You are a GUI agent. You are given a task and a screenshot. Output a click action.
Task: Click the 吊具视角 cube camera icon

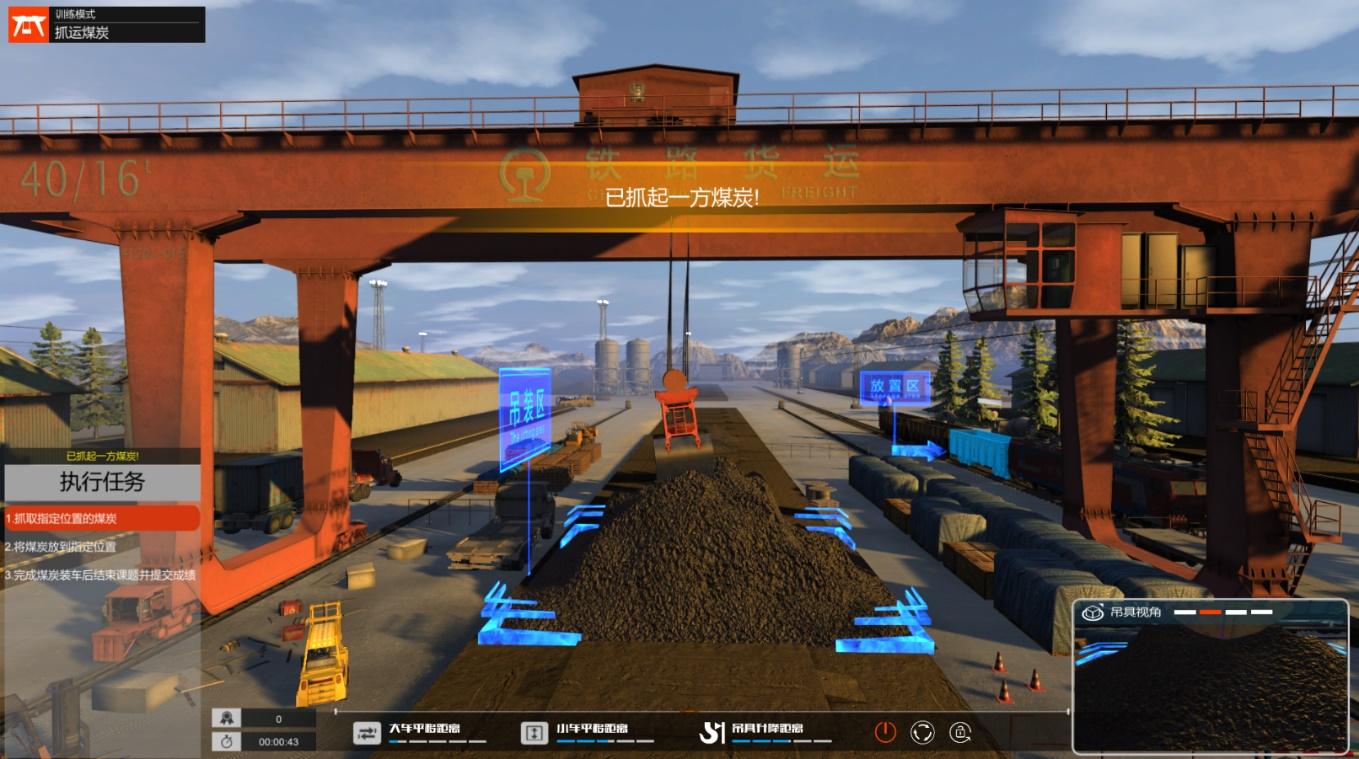coord(1093,612)
